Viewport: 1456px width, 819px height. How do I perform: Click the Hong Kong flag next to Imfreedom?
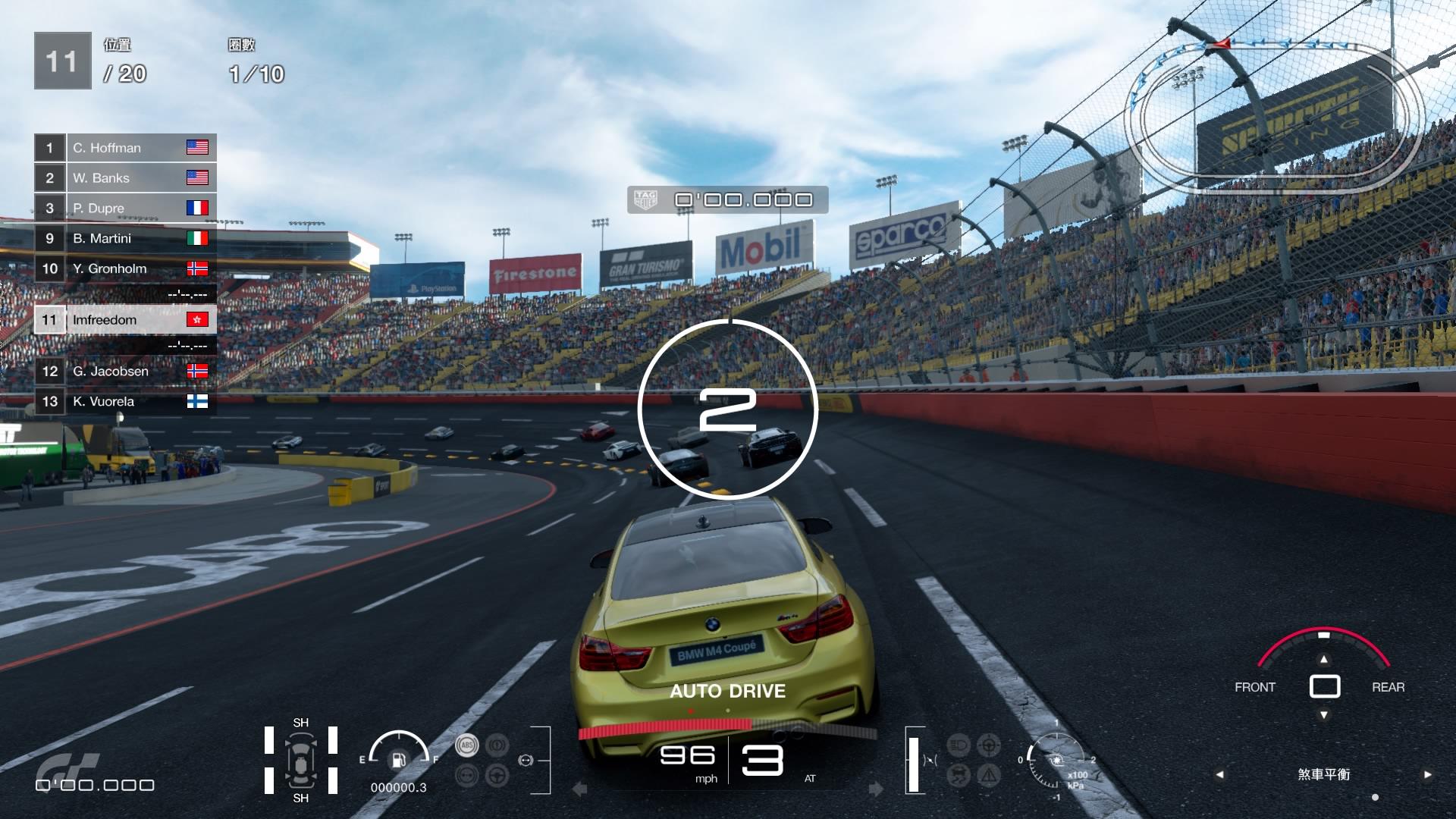tap(199, 320)
